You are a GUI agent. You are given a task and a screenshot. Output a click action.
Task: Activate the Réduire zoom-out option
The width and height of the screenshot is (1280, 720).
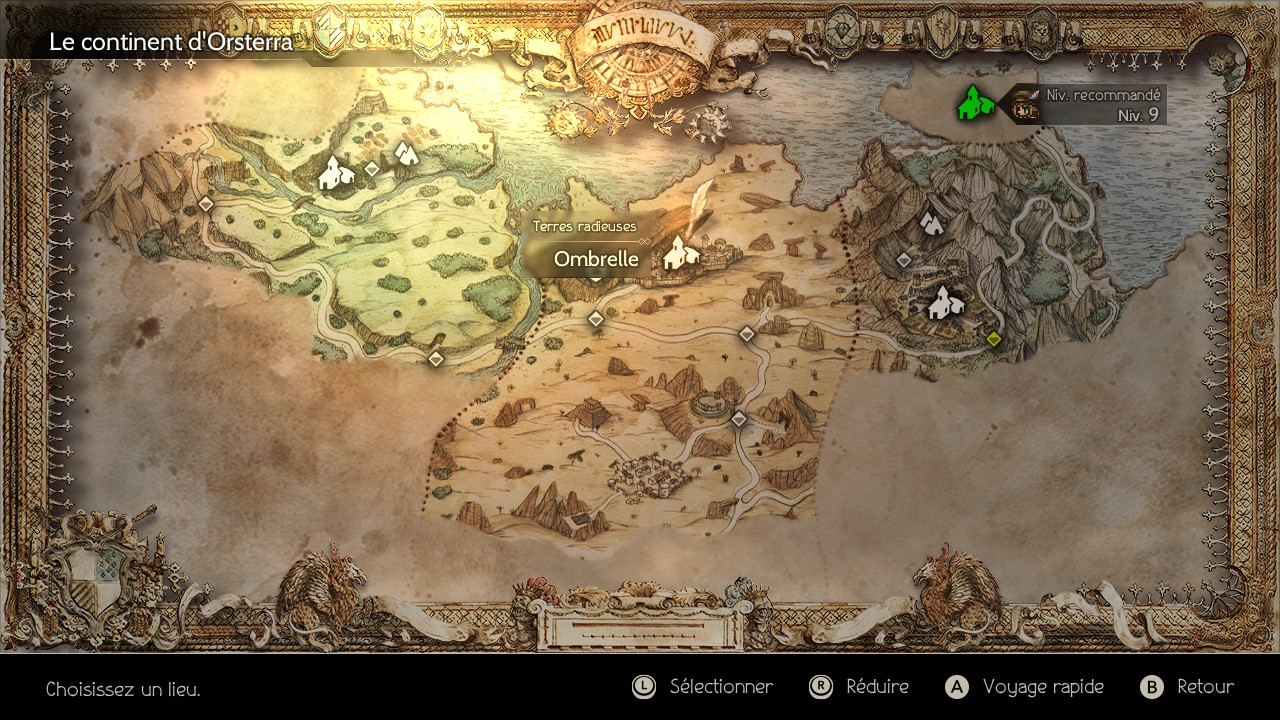tap(860, 687)
